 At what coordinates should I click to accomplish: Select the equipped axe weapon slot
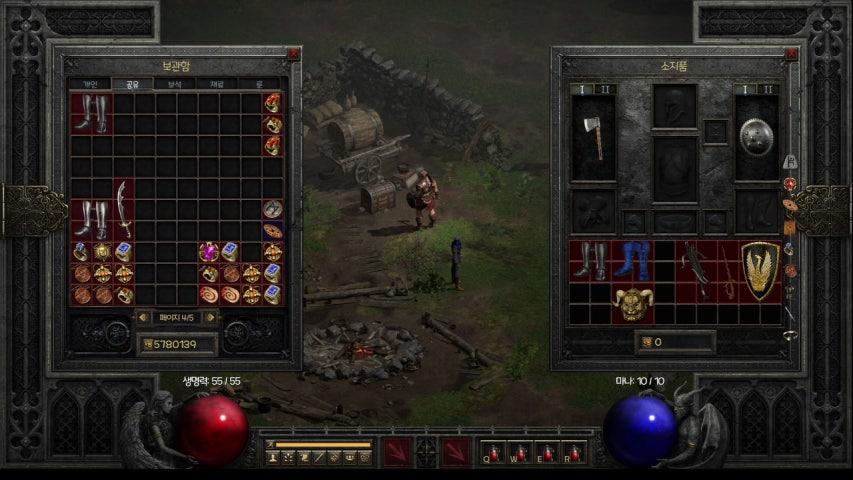(593, 138)
